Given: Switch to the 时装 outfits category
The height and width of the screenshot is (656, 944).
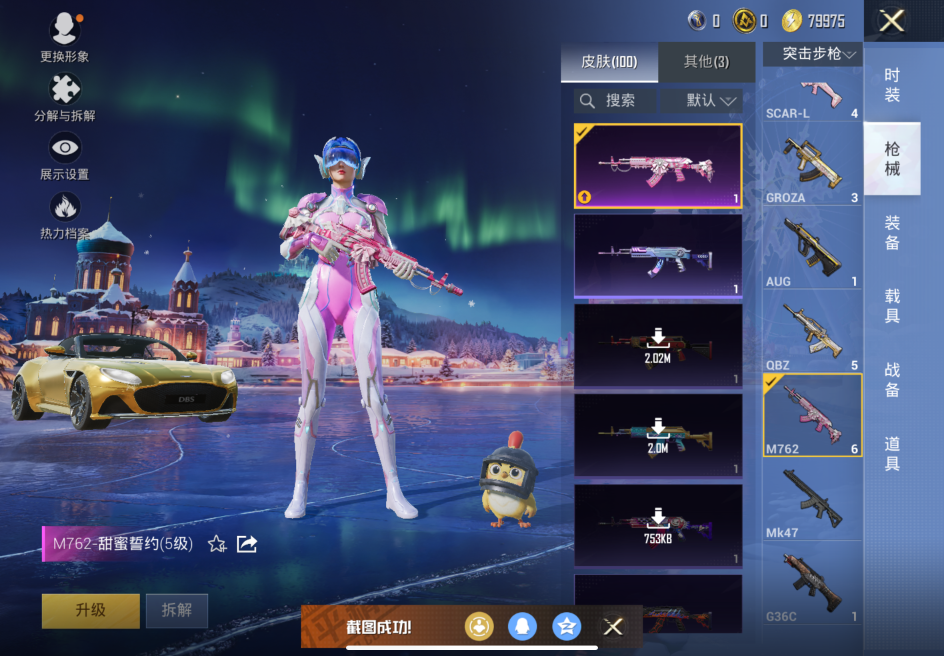Looking at the screenshot, I should pyautogui.click(x=892, y=85).
